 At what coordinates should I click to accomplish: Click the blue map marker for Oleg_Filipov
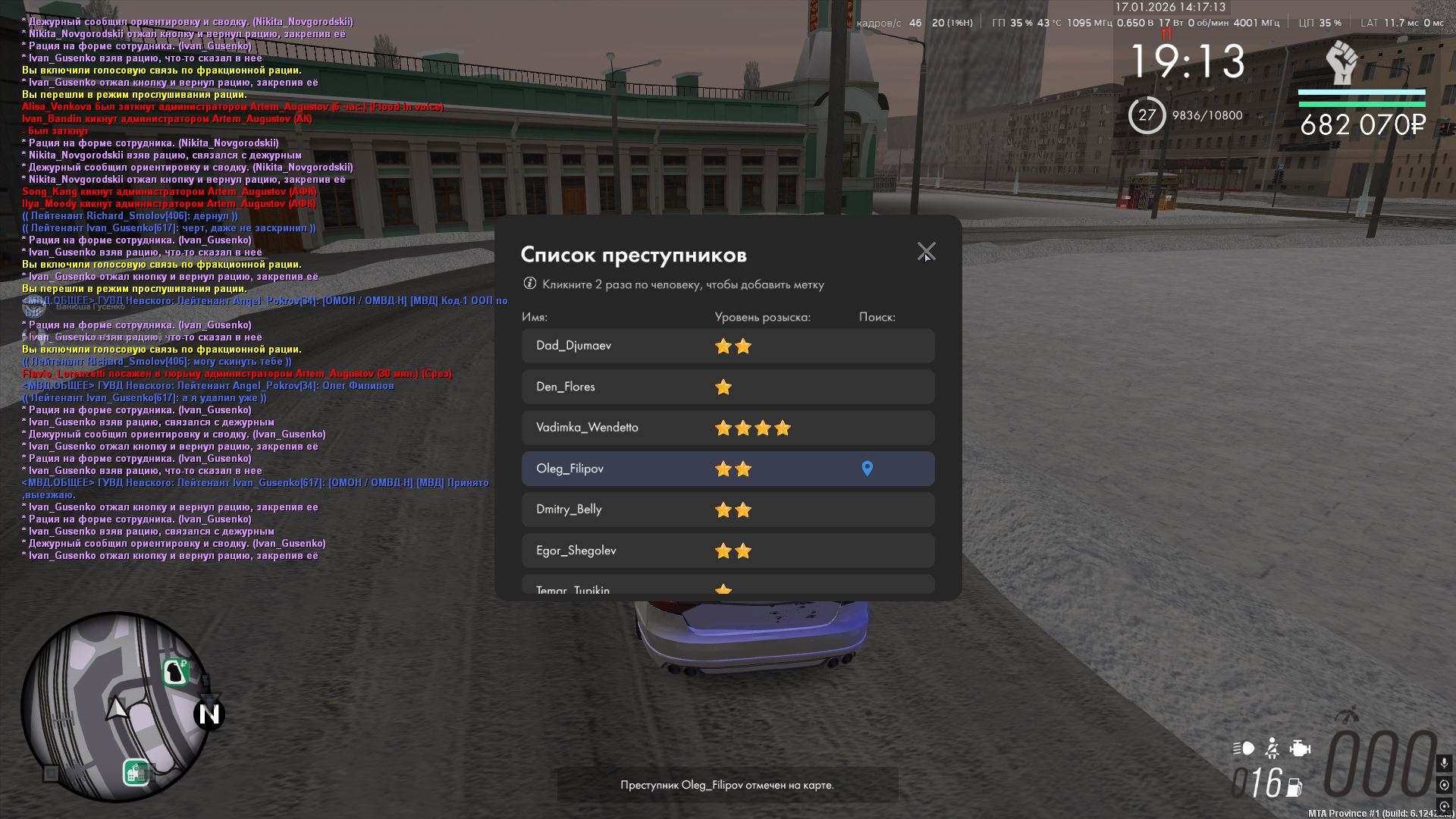868,469
